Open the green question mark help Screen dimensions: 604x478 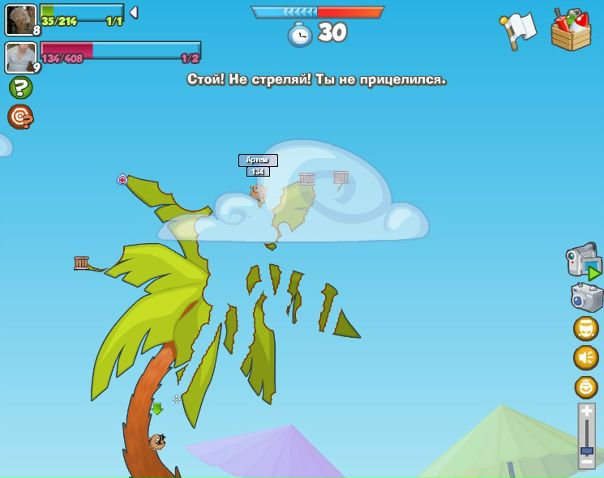(20, 88)
